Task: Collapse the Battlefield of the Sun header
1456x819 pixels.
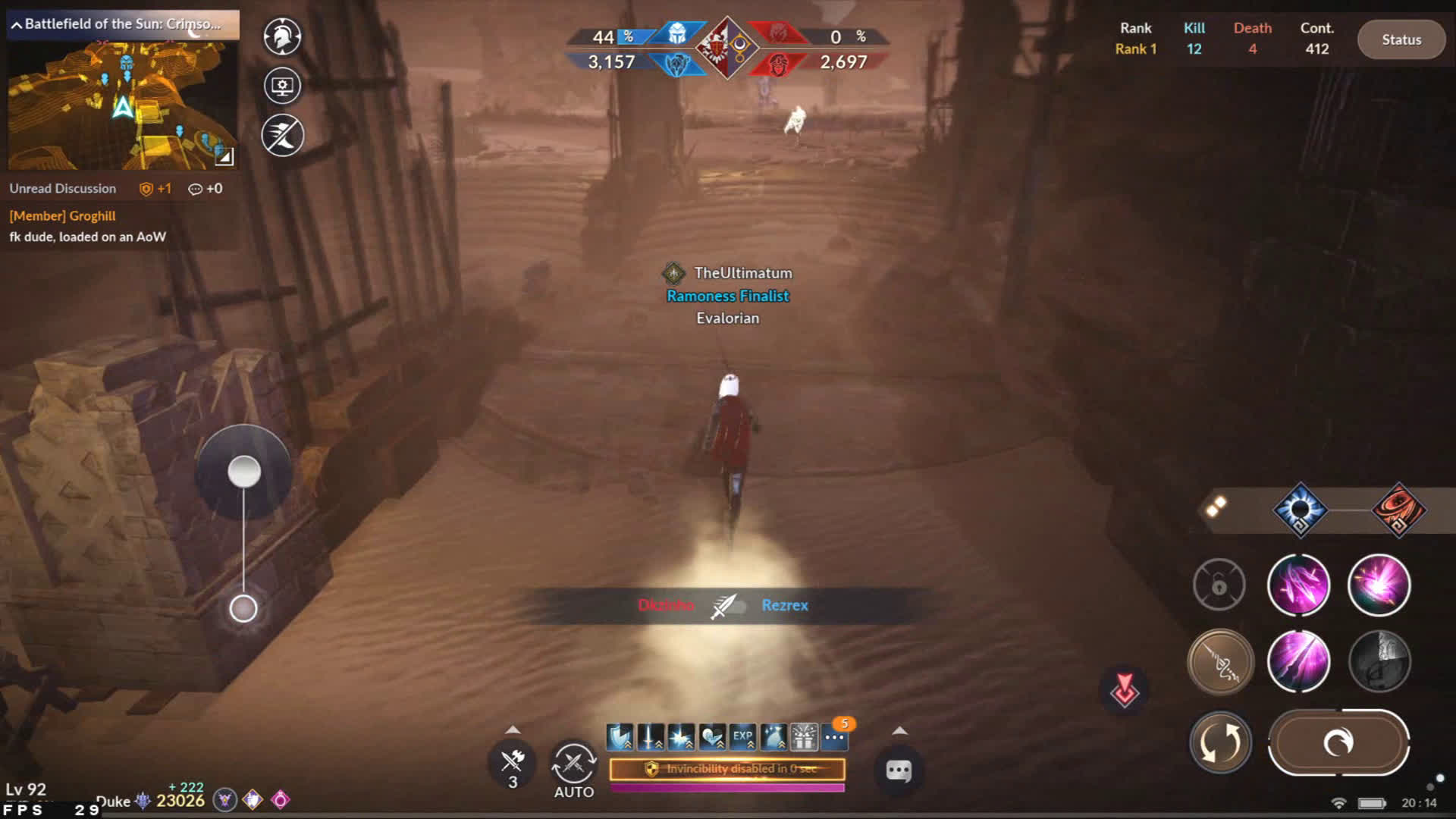Action: click(17, 25)
